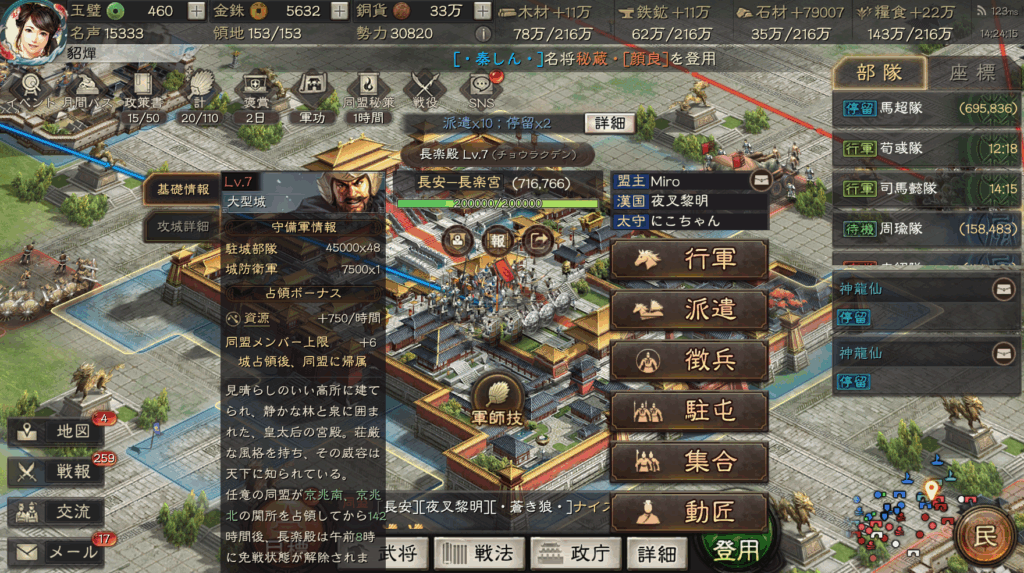
Task: Show the 詳細 dispatch details
Action: (610, 123)
